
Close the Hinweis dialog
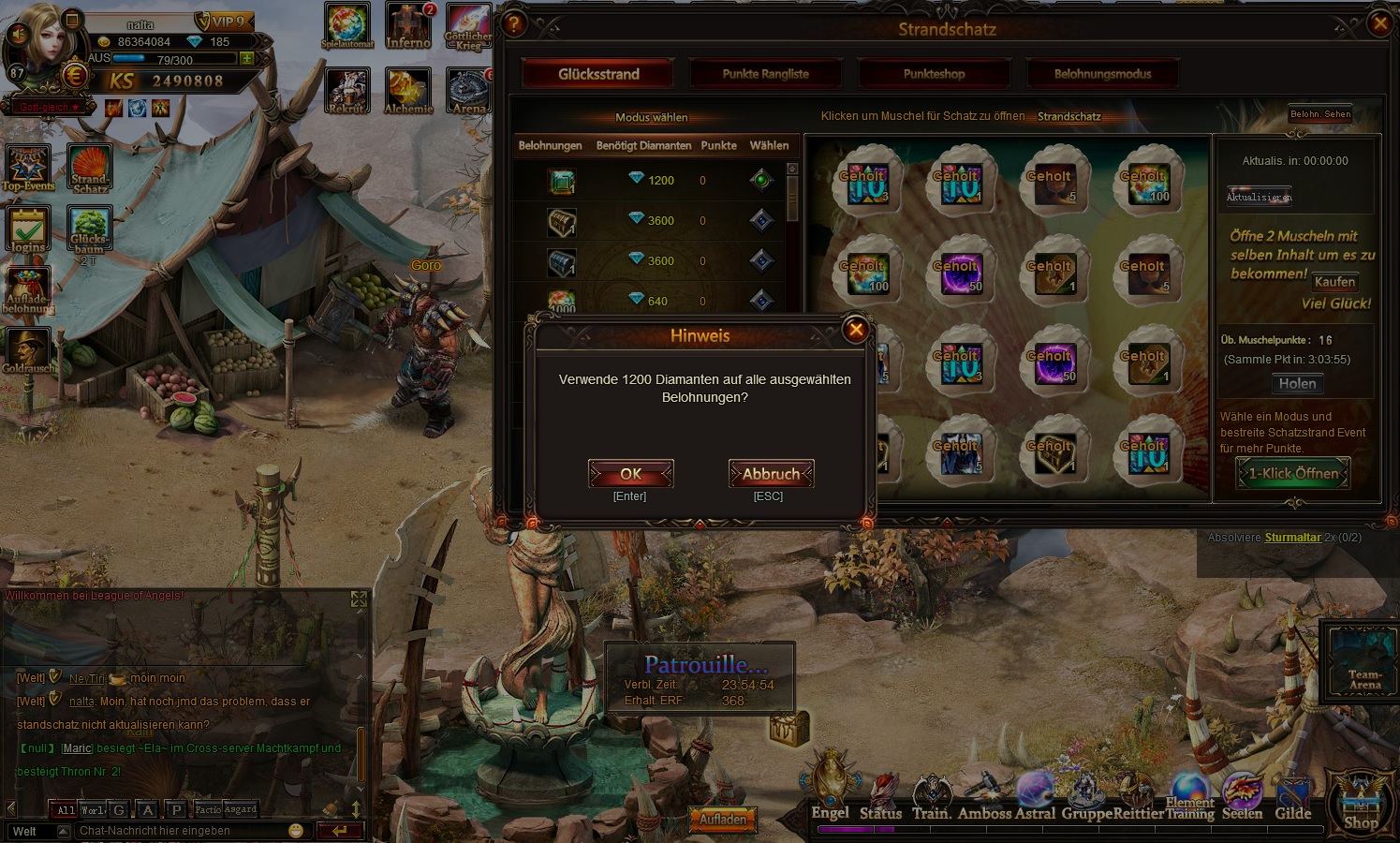tap(855, 330)
